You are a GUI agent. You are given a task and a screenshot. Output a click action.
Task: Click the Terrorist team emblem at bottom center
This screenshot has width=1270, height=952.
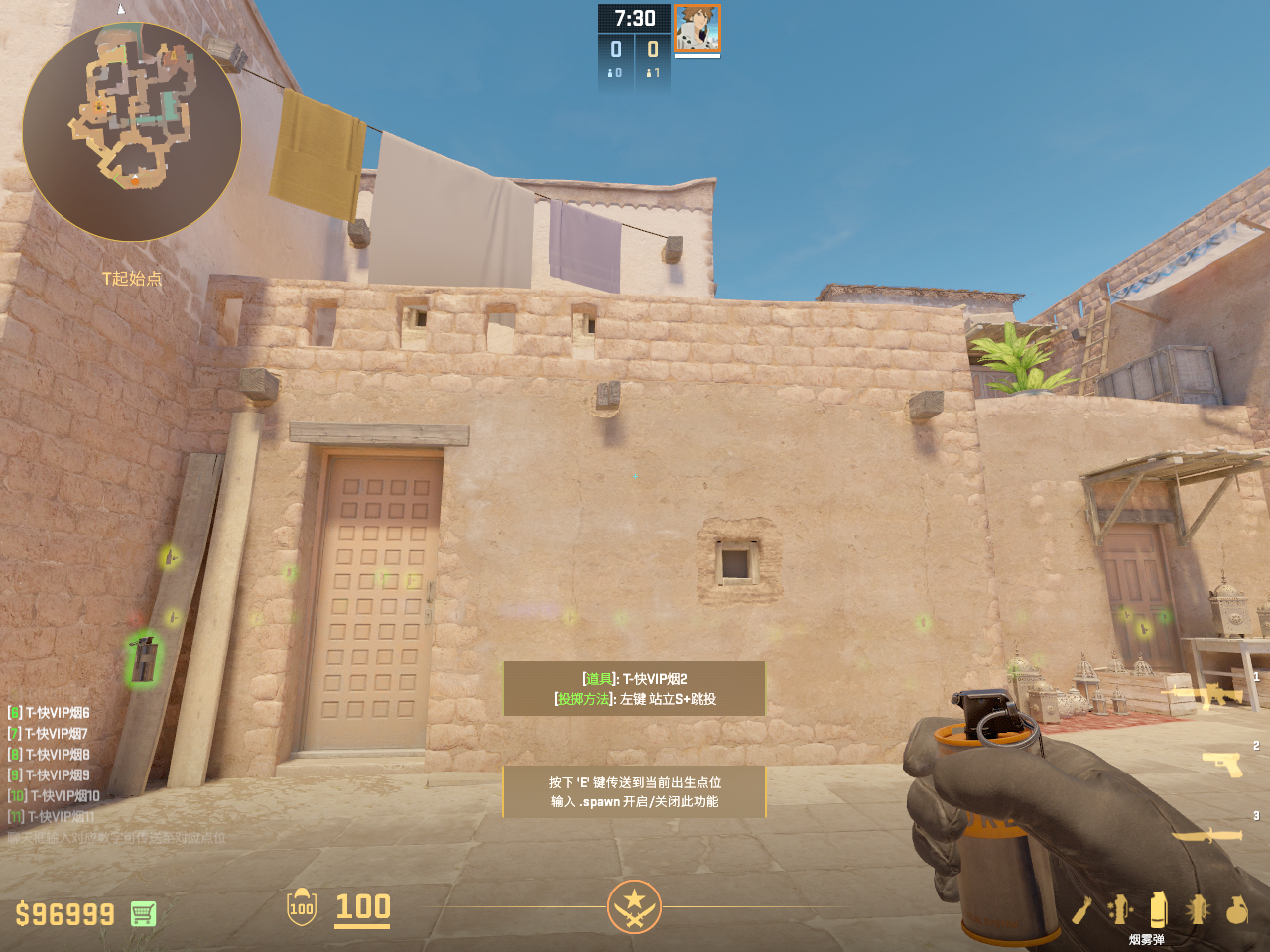pos(634,906)
